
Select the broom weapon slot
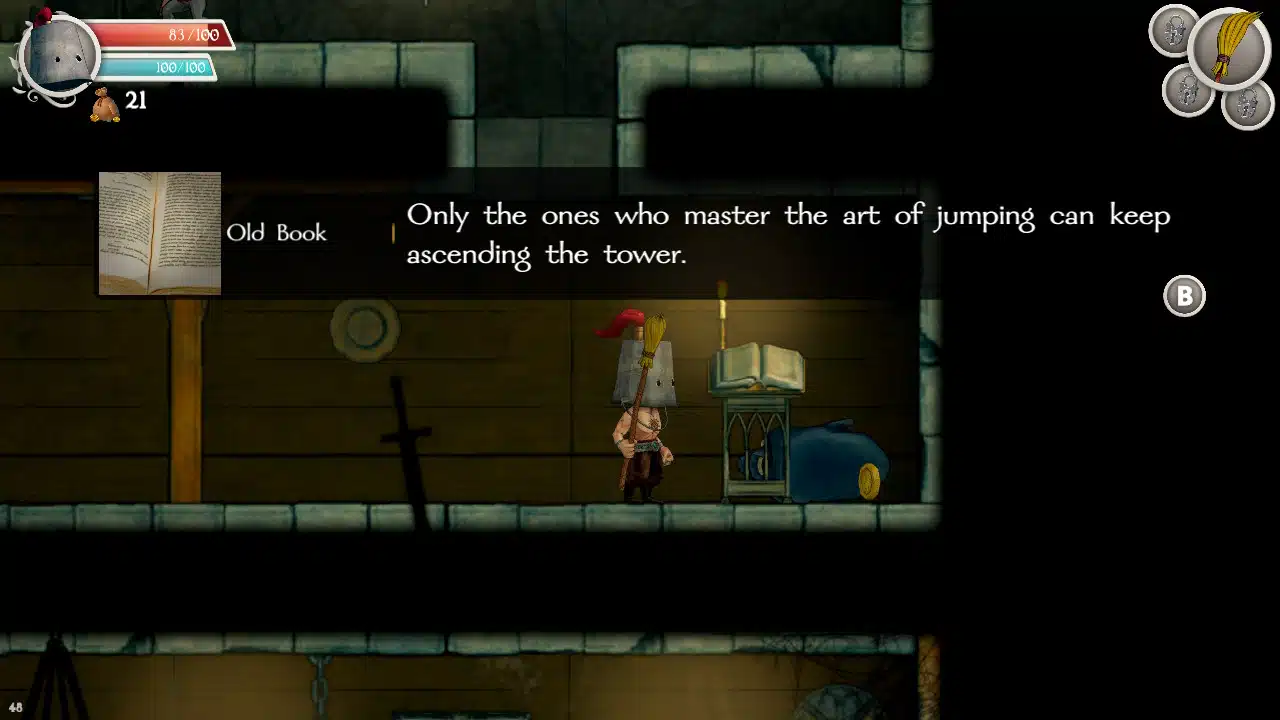click(1229, 47)
